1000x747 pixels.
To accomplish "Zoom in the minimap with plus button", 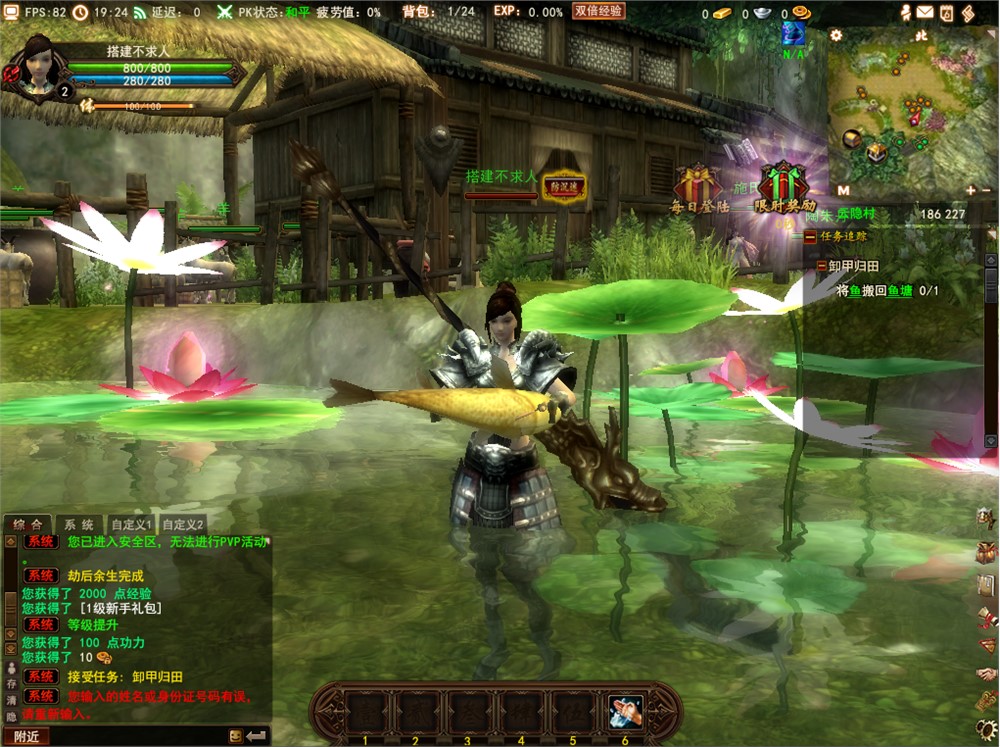I will pos(970,190).
